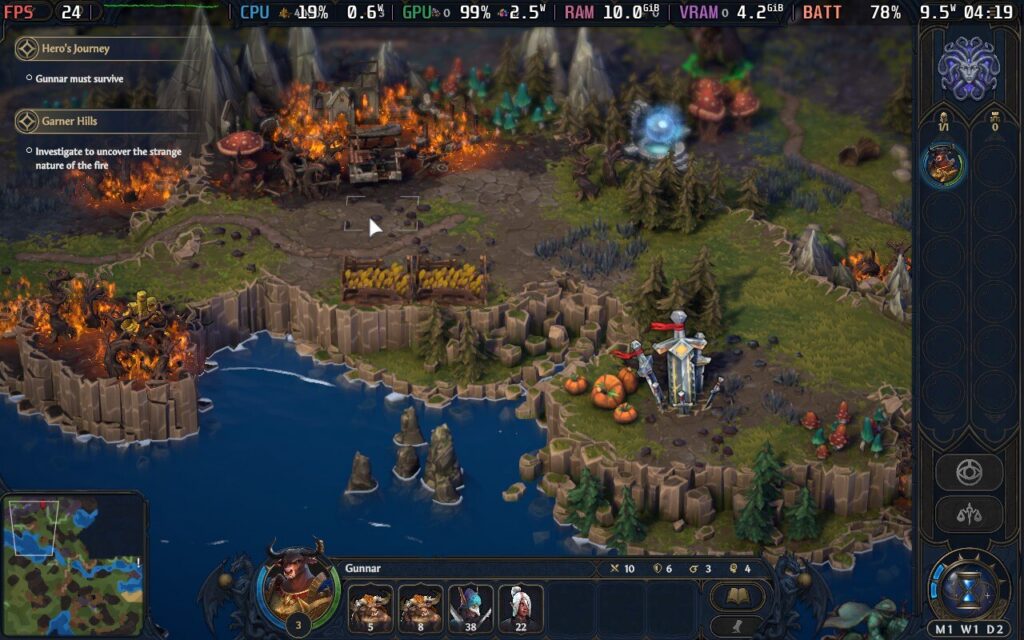Select the army stack of 8 units
1024x640 pixels.
click(x=420, y=609)
